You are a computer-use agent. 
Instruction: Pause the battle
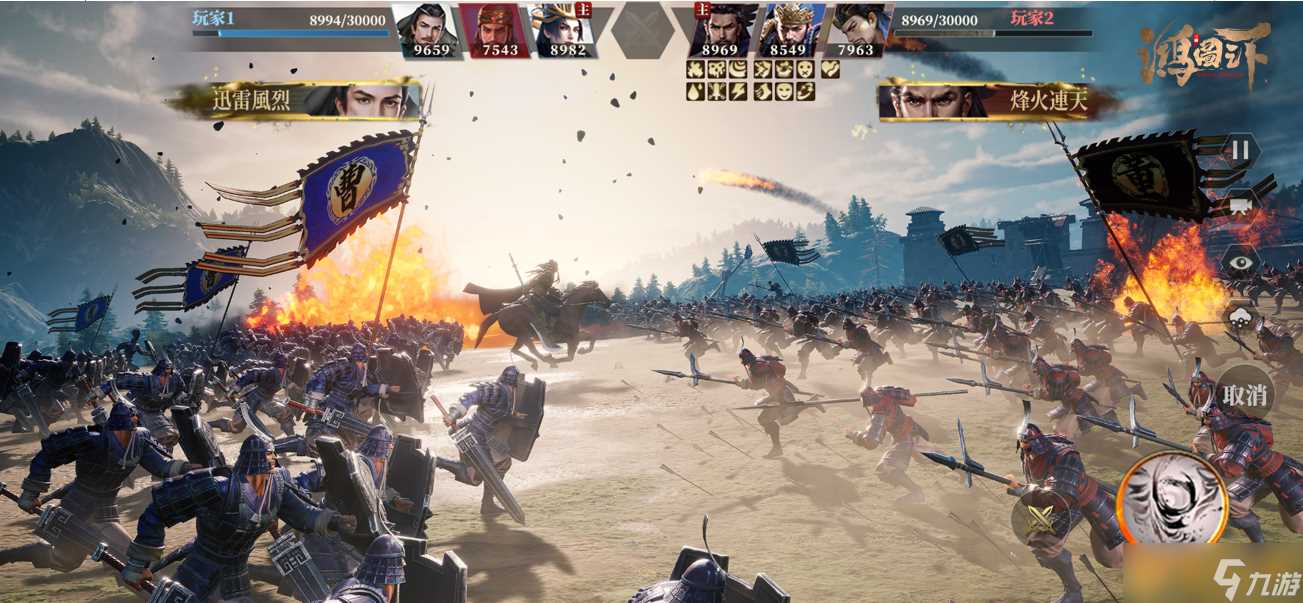(x=1239, y=152)
